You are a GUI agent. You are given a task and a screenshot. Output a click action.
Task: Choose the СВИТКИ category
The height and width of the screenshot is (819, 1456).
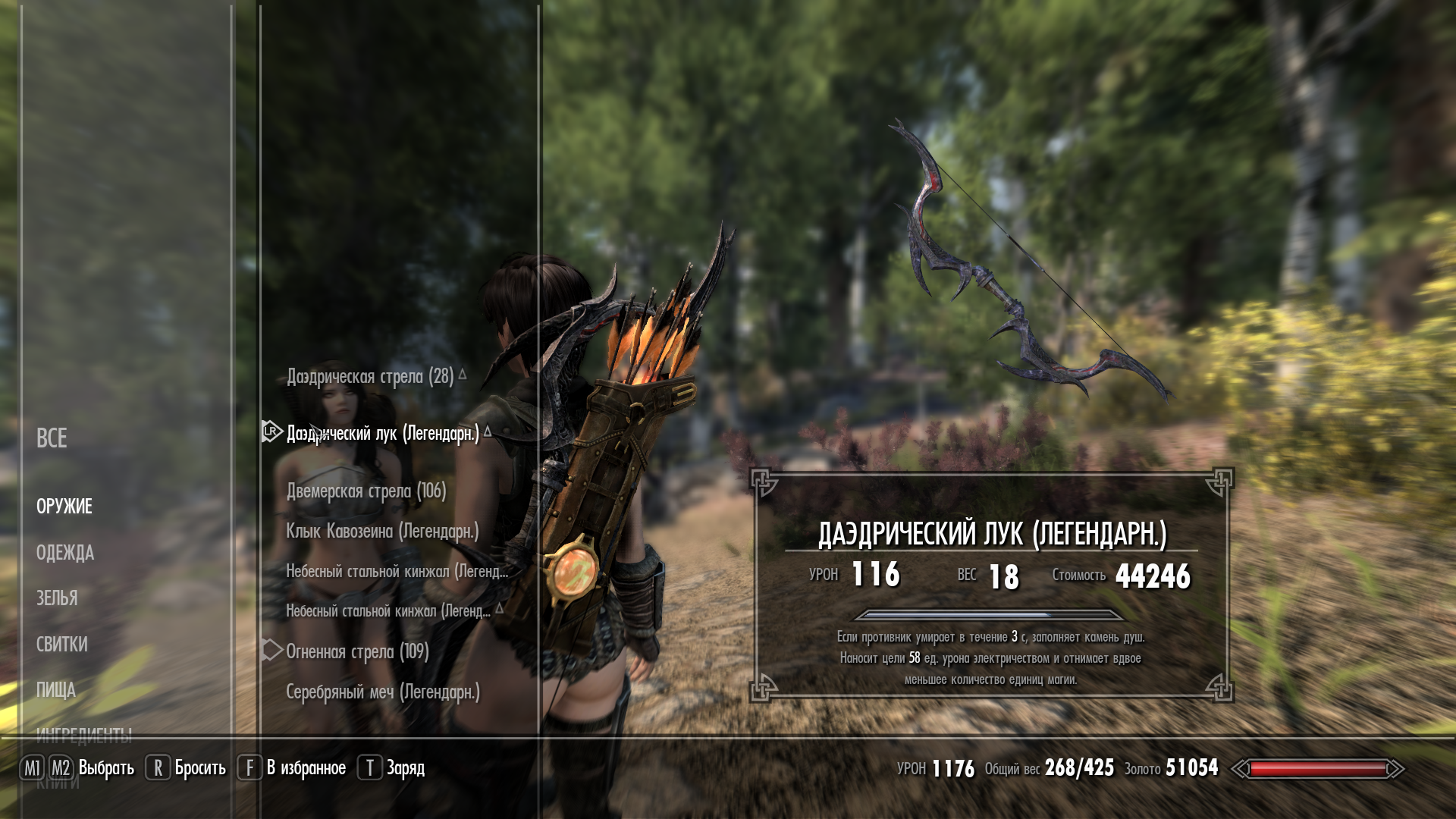tap(62, 645)
